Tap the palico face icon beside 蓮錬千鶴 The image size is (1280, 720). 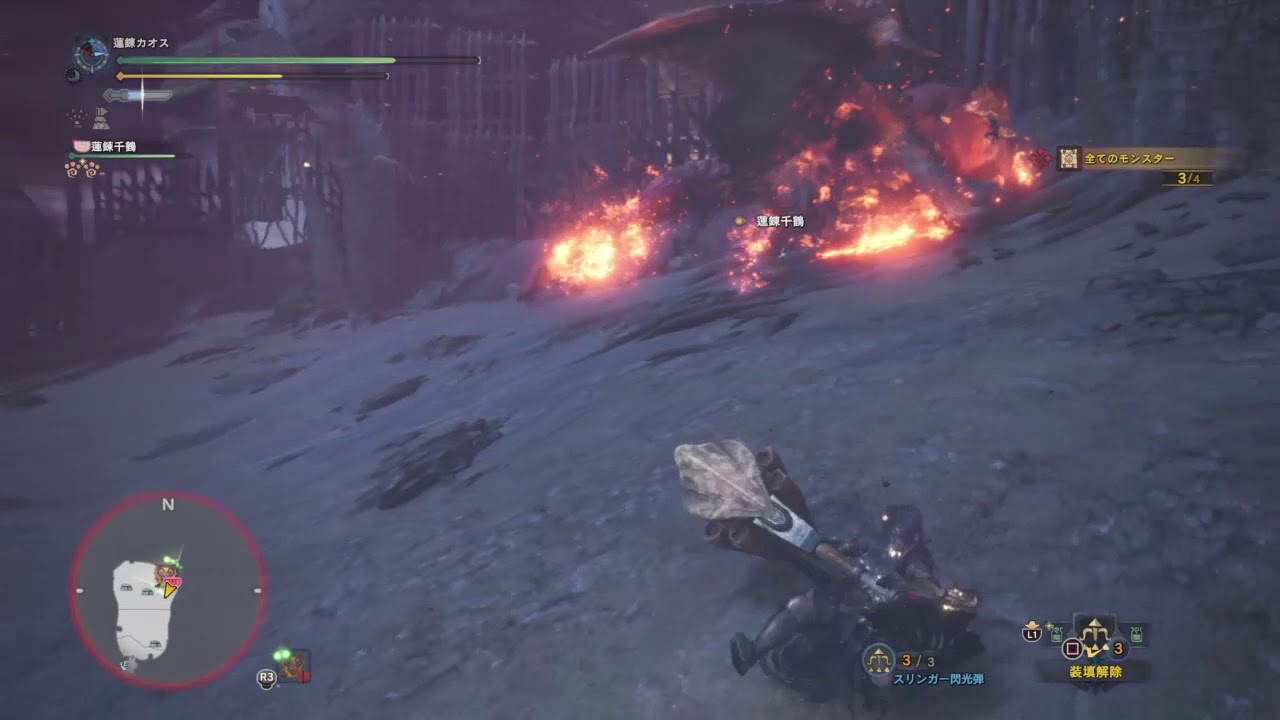click(81, 145)
